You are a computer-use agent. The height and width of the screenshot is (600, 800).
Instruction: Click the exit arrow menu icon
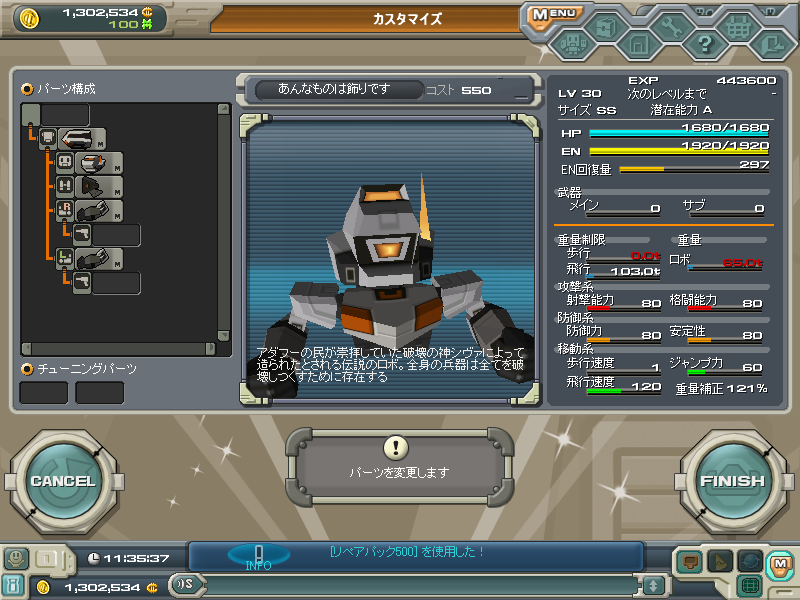pyautogui.click(x=771, y=44)
